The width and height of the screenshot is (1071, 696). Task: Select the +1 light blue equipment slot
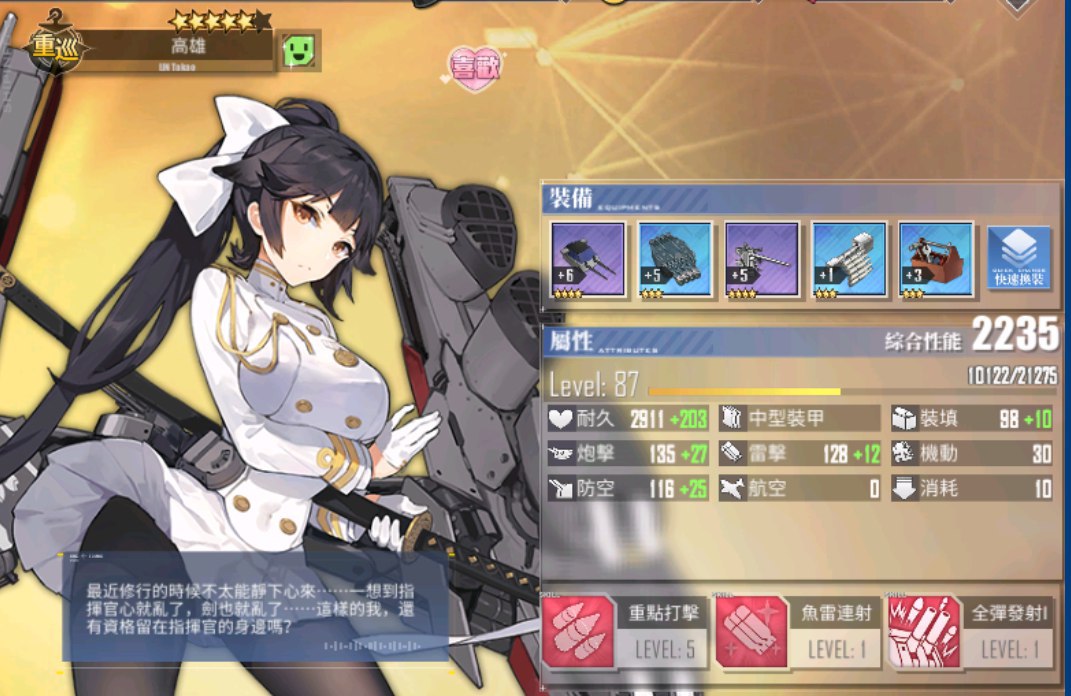pos(849,260)
